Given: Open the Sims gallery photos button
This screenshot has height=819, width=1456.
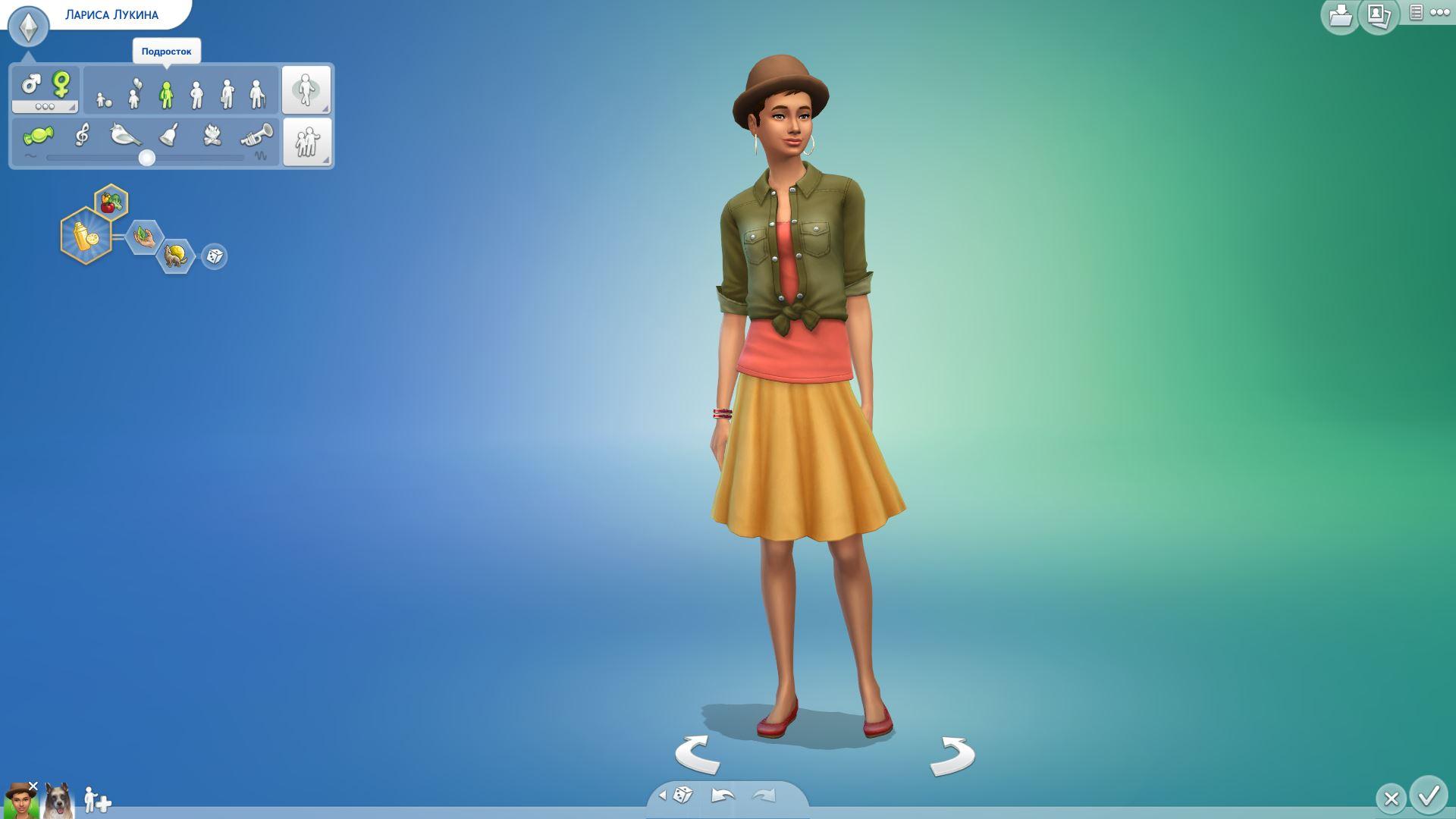Looking at the screenshot, I should [1378, 16].
